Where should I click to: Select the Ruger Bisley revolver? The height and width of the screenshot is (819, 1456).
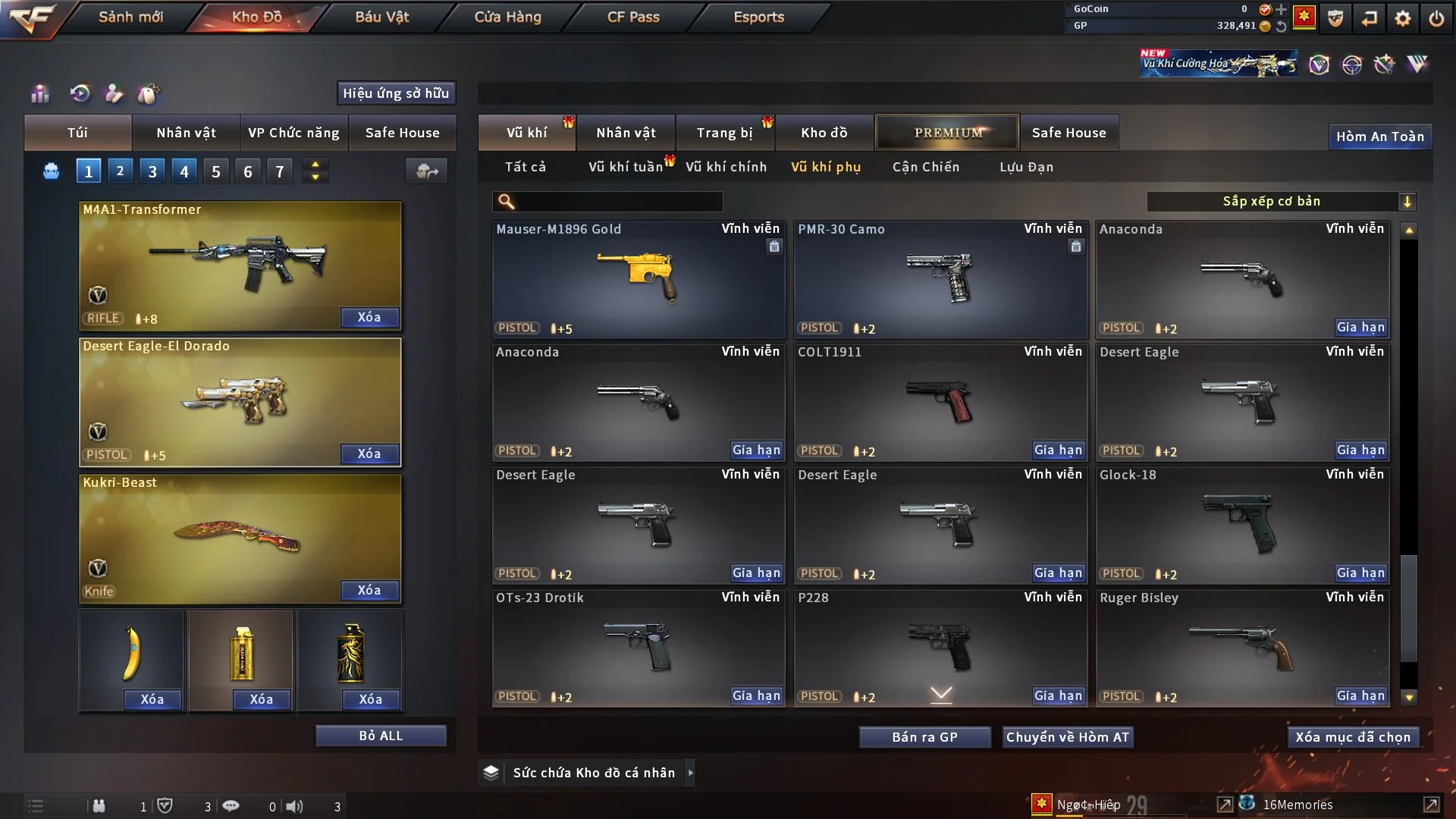click(x=1242, y=648)
